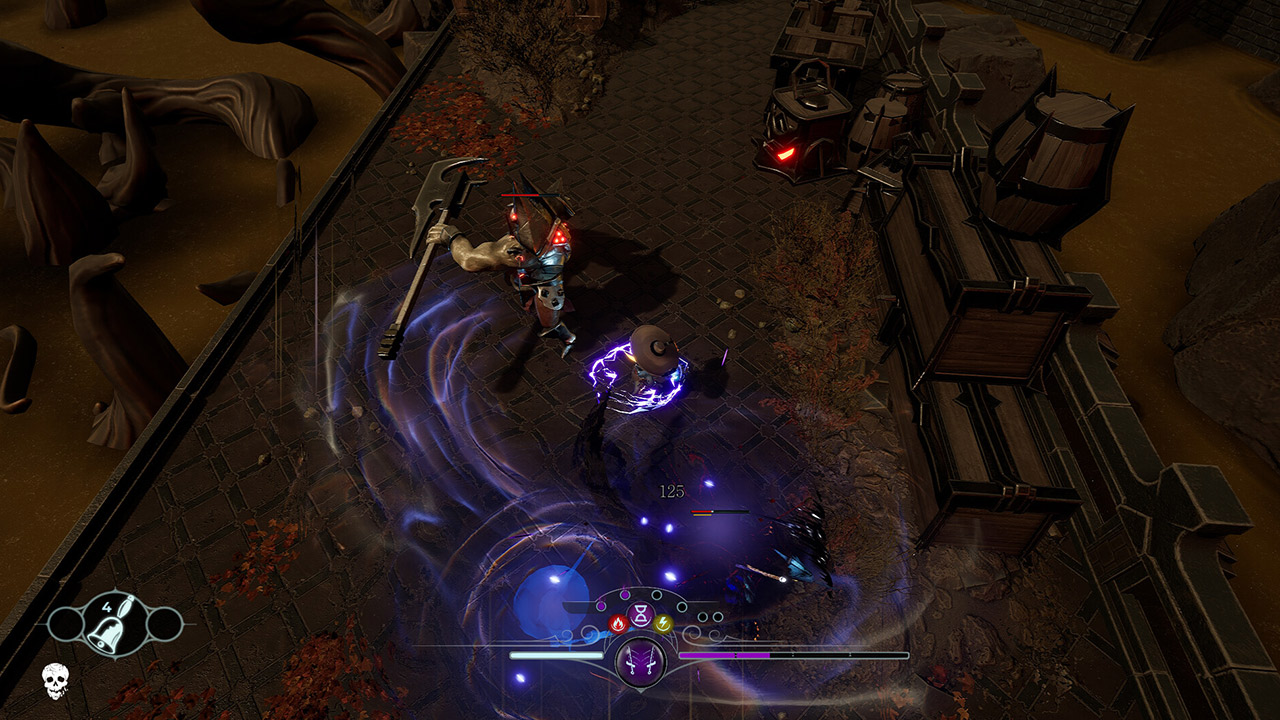Click the crossed swords weapon emblem

click(x=641, y=663)
